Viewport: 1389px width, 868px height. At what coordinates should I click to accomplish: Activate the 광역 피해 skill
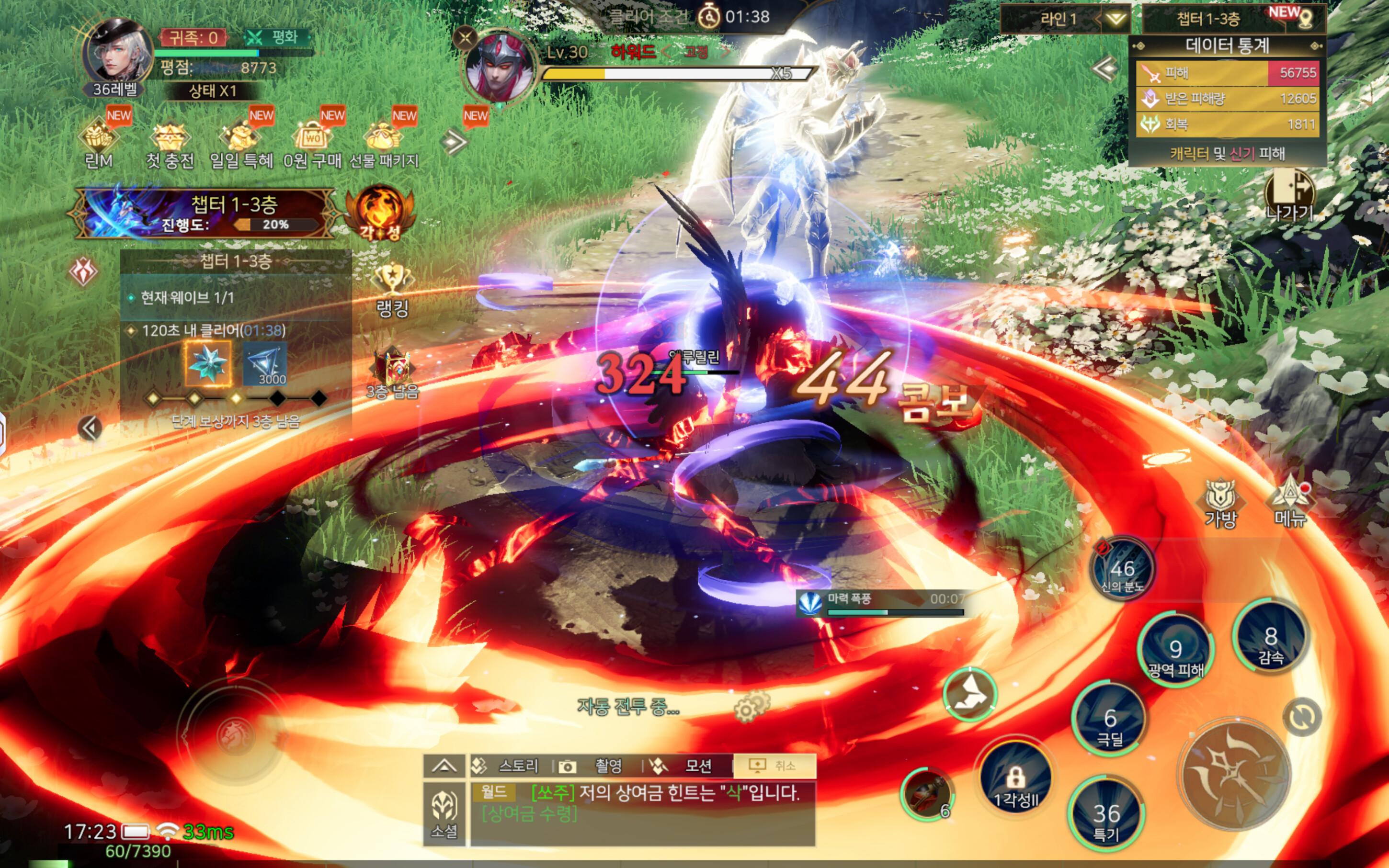1175,651
